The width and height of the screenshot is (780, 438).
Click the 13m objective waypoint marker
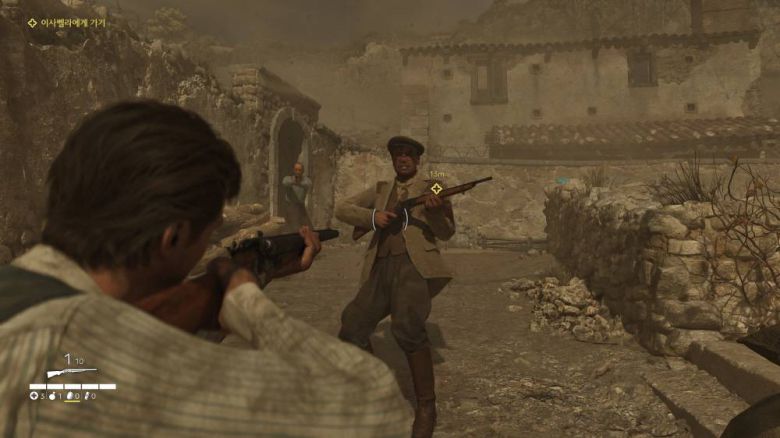(x=436, y=188)
